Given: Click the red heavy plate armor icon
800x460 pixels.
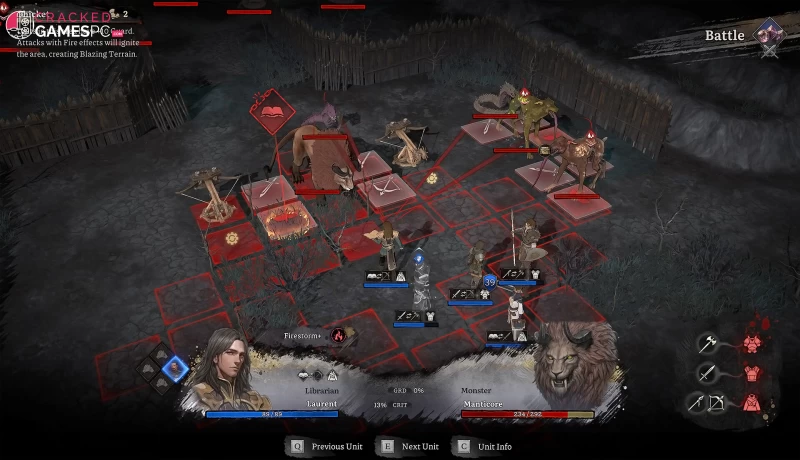Looking at the screenshot, I should 751,344.
